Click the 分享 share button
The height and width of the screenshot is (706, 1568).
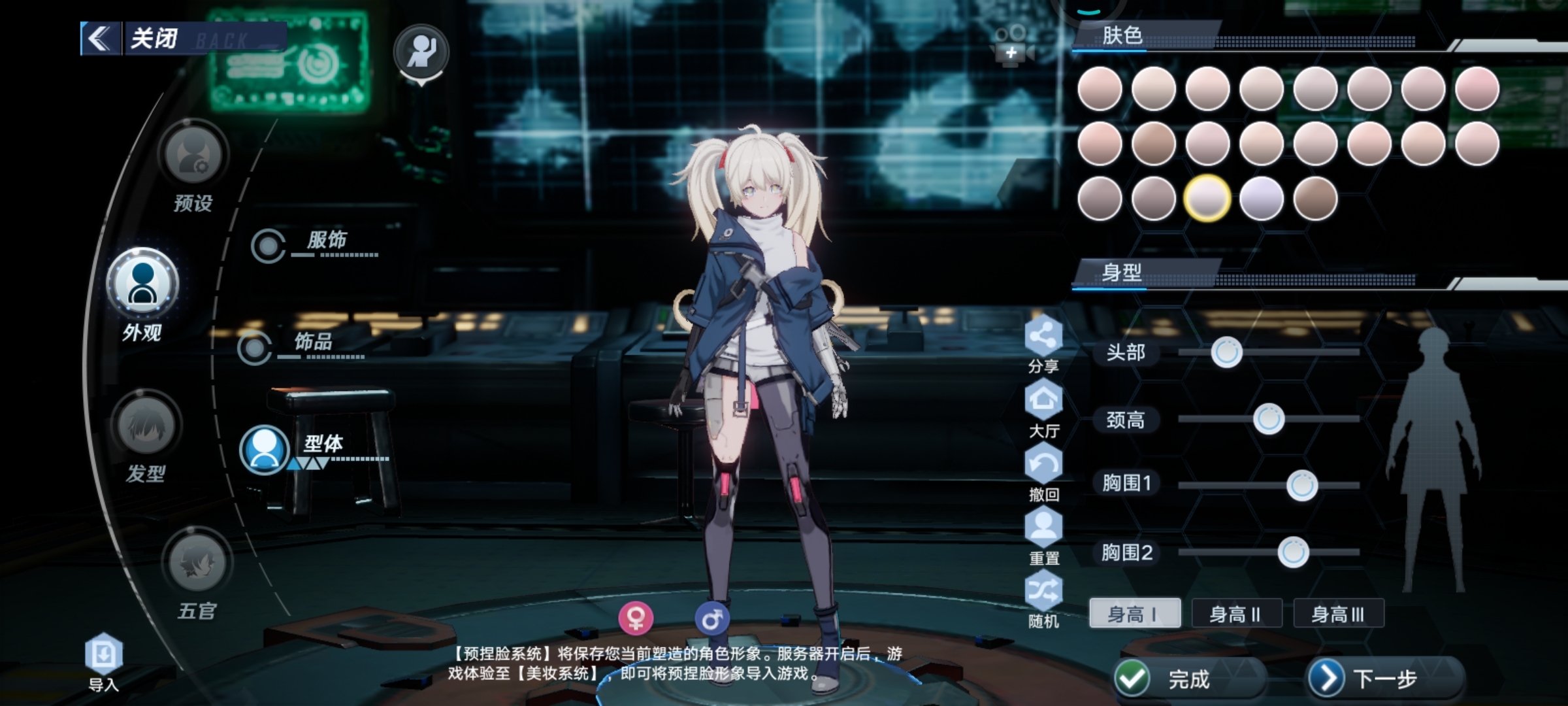coord(1043,336)
